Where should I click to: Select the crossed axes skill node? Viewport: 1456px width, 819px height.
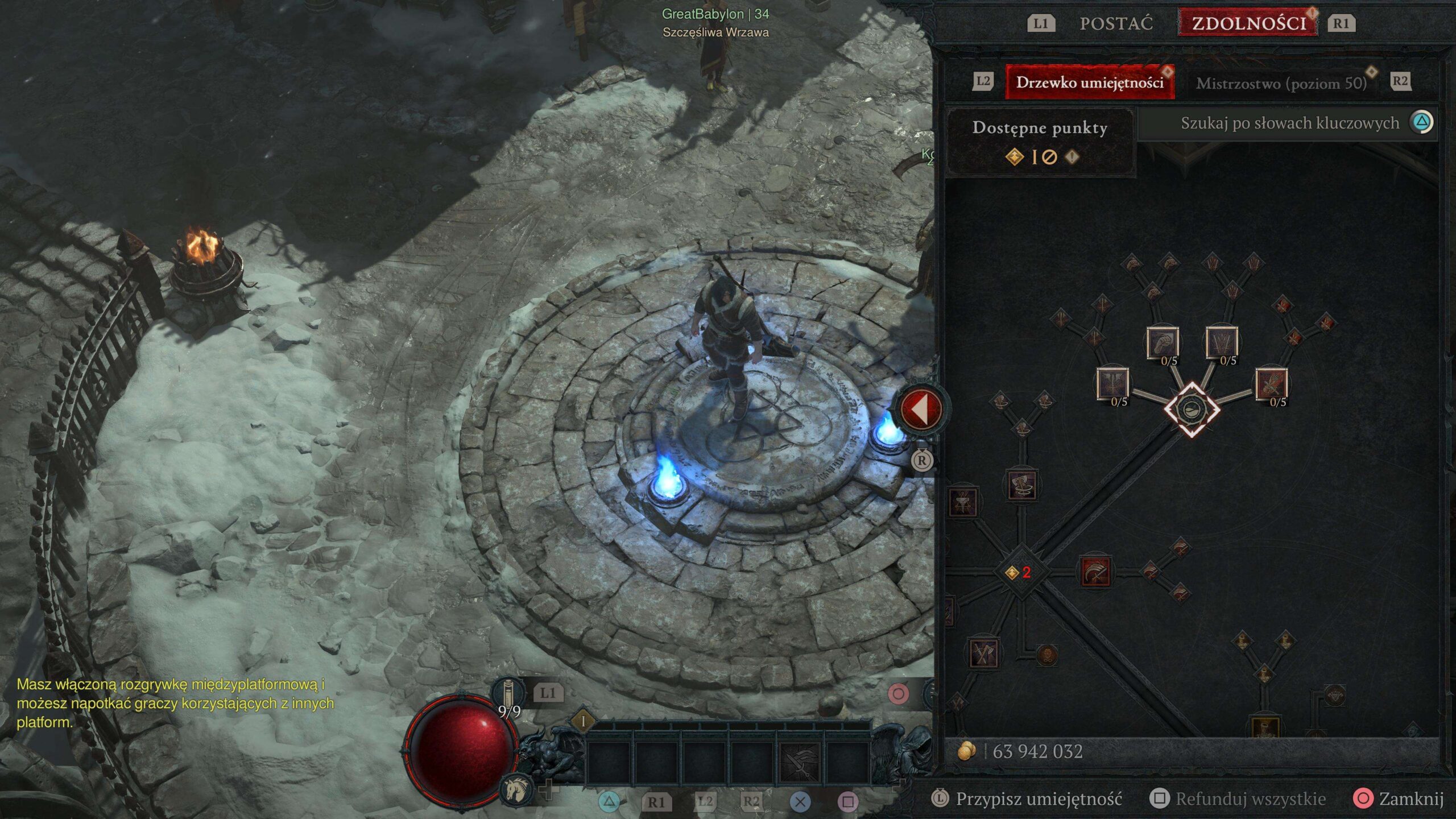[983, 653]
